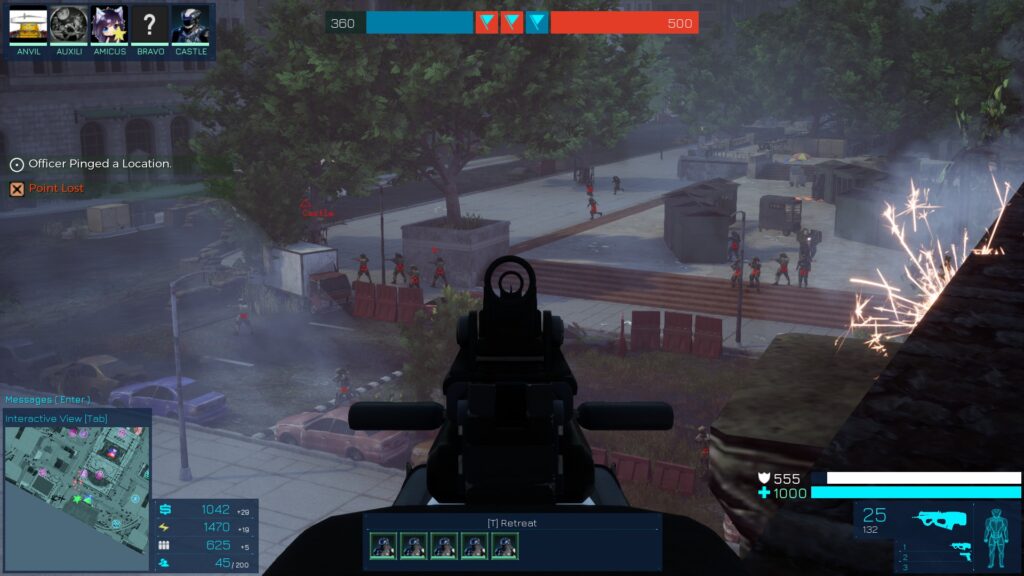Select the AUXILI squad portrait

[x=69, y=25]
